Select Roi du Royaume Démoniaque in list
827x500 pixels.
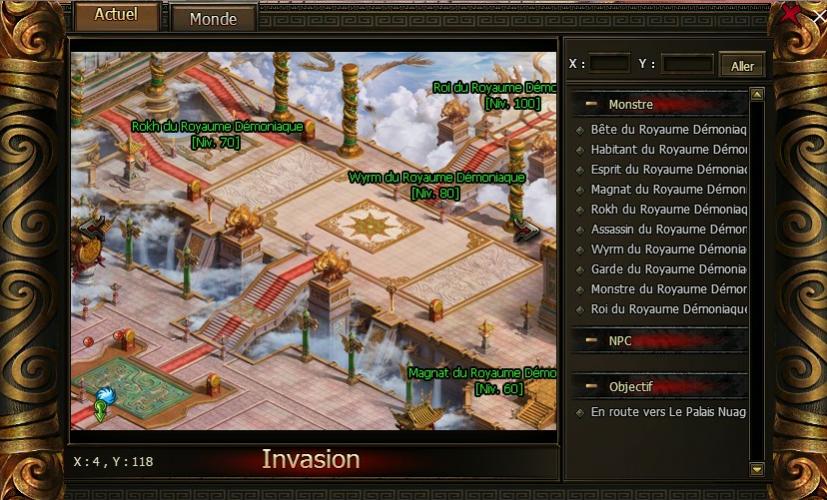click(668, 310)
